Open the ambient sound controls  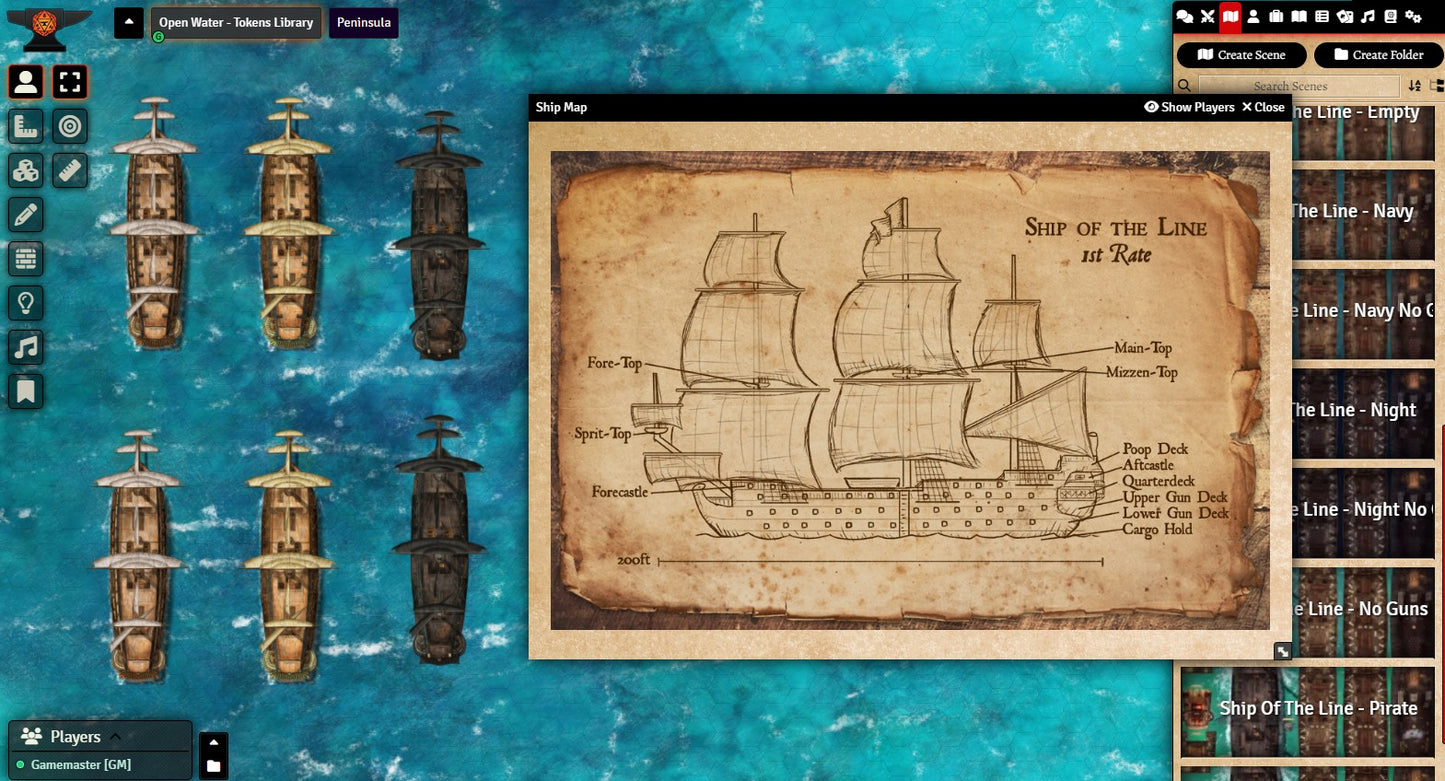(x=26, y=347)
